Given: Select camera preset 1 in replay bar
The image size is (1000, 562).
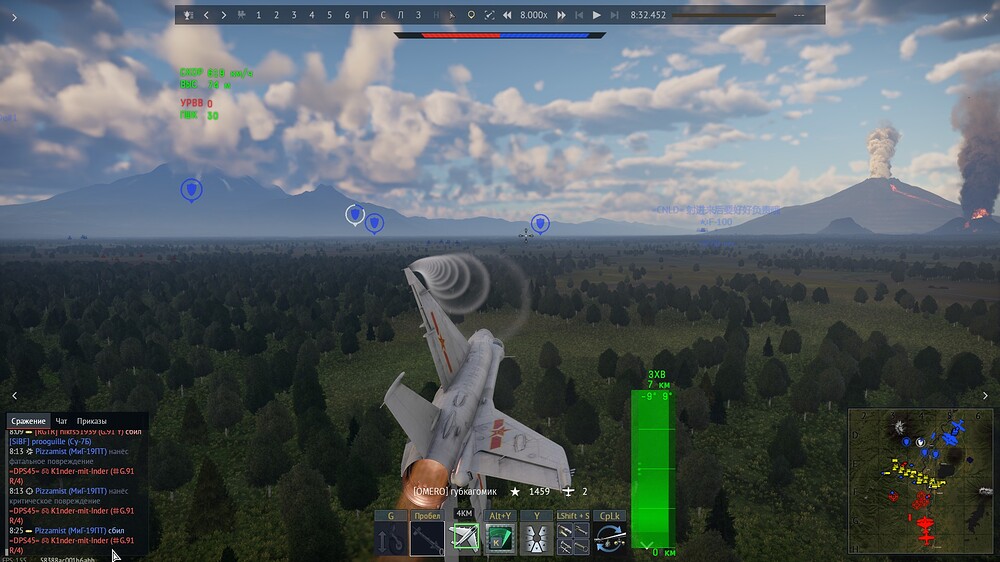Looking at the screenshot, I should [x=259, y=15].
